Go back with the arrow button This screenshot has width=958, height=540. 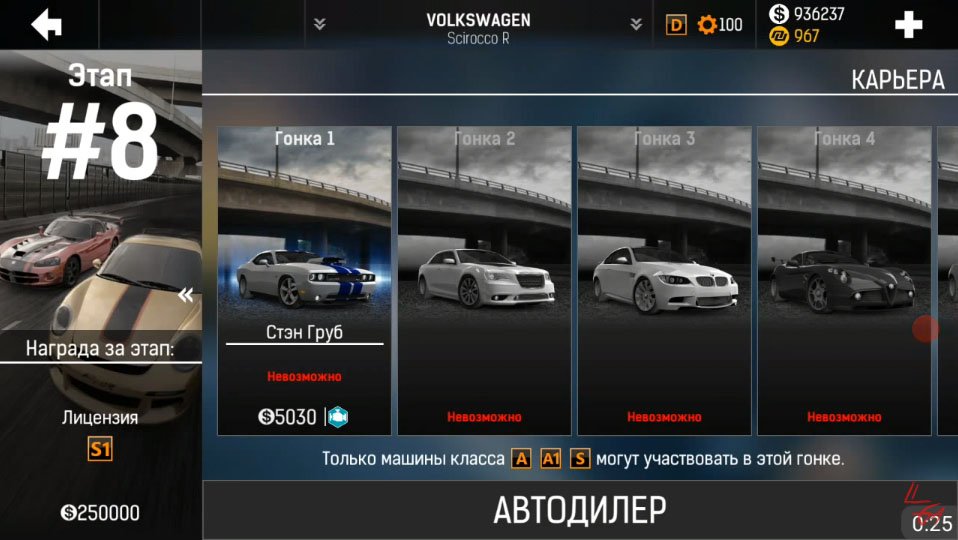point(46,24)
